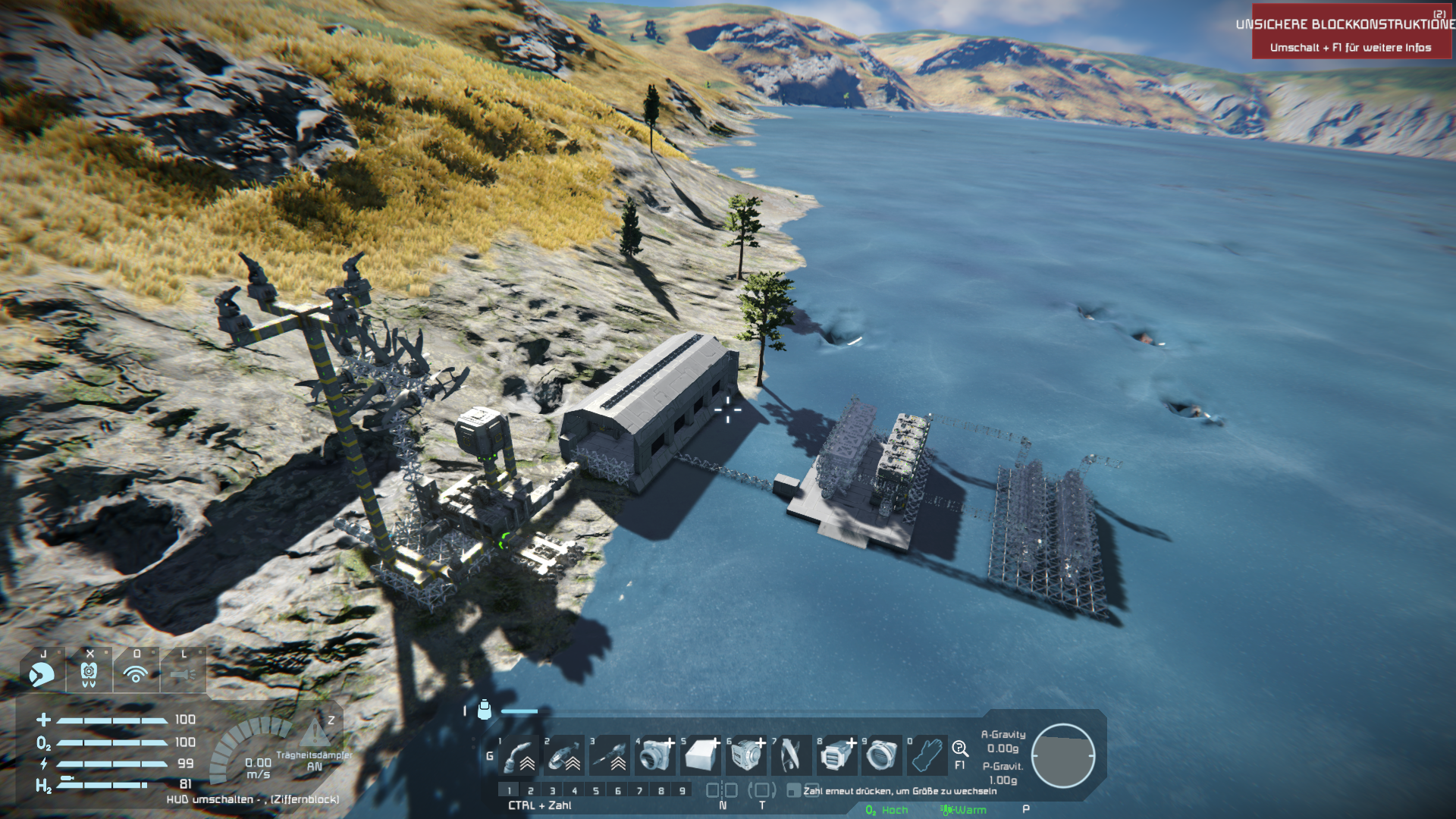Switch to toolbar page 2
Viewport: 1456px width, 819px height.
531,791
